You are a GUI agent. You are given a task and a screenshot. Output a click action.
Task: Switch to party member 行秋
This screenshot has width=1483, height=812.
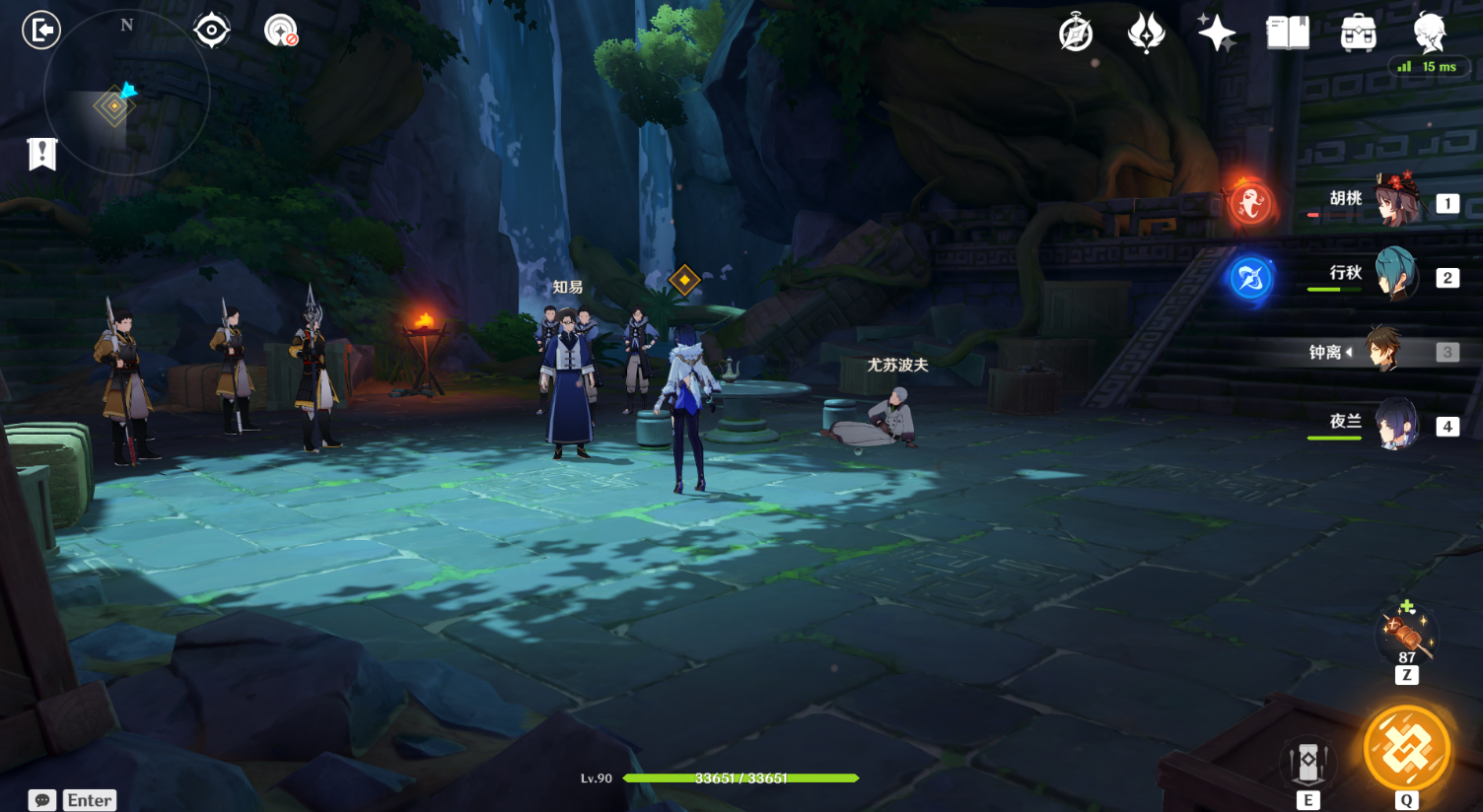click(1396, 275)
